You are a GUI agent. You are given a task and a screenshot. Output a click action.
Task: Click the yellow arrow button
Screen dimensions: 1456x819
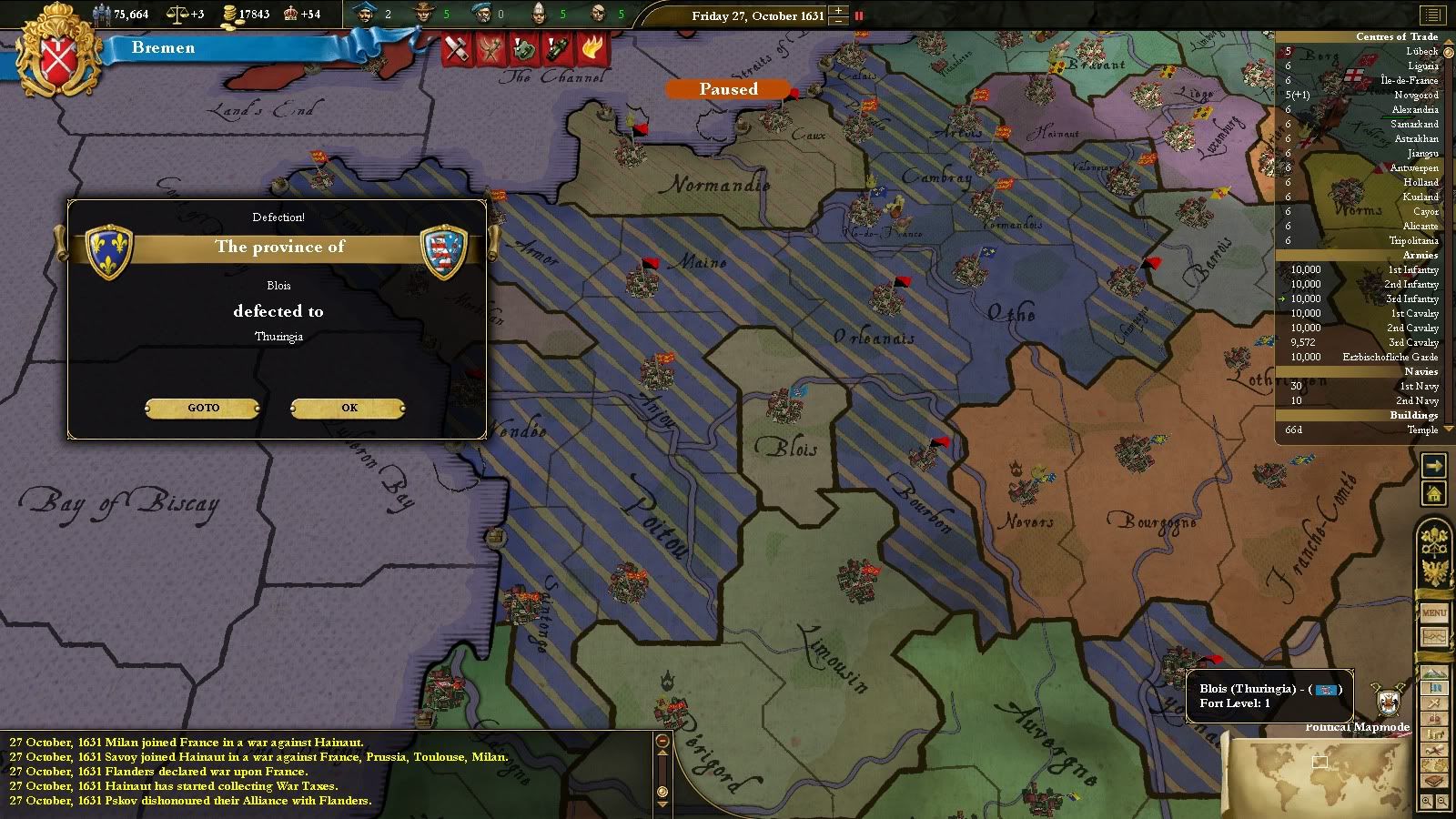coord(1433,466)
